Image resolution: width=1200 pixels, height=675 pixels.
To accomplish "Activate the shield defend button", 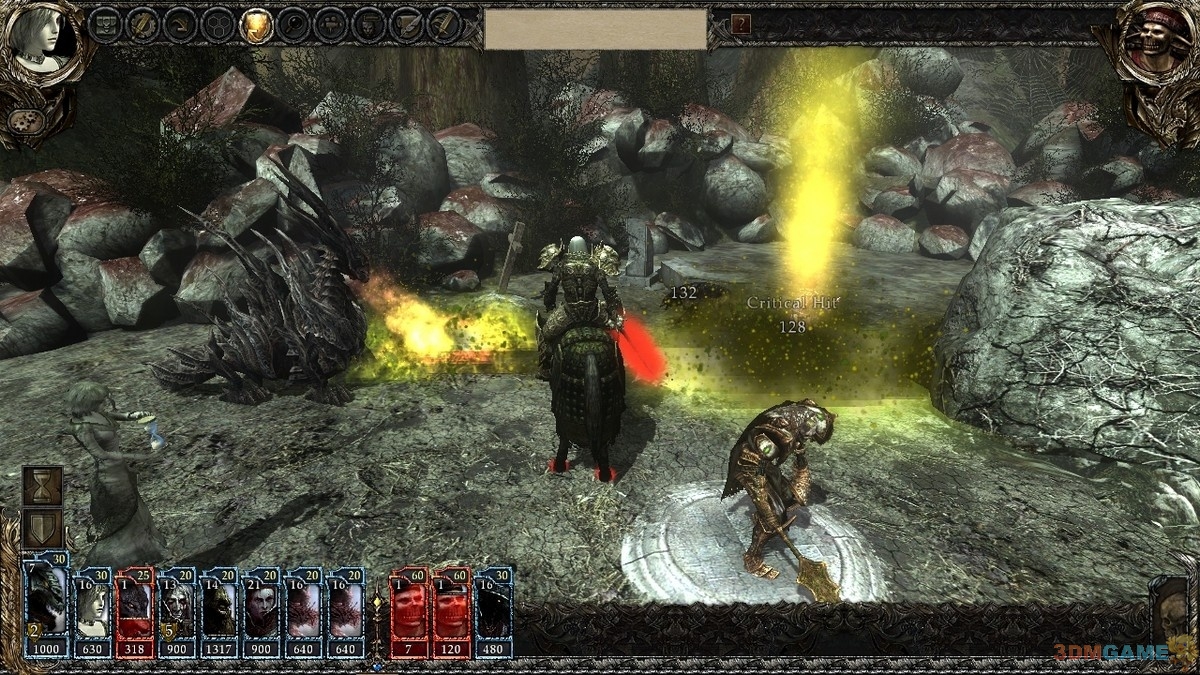I will (44, 529).
